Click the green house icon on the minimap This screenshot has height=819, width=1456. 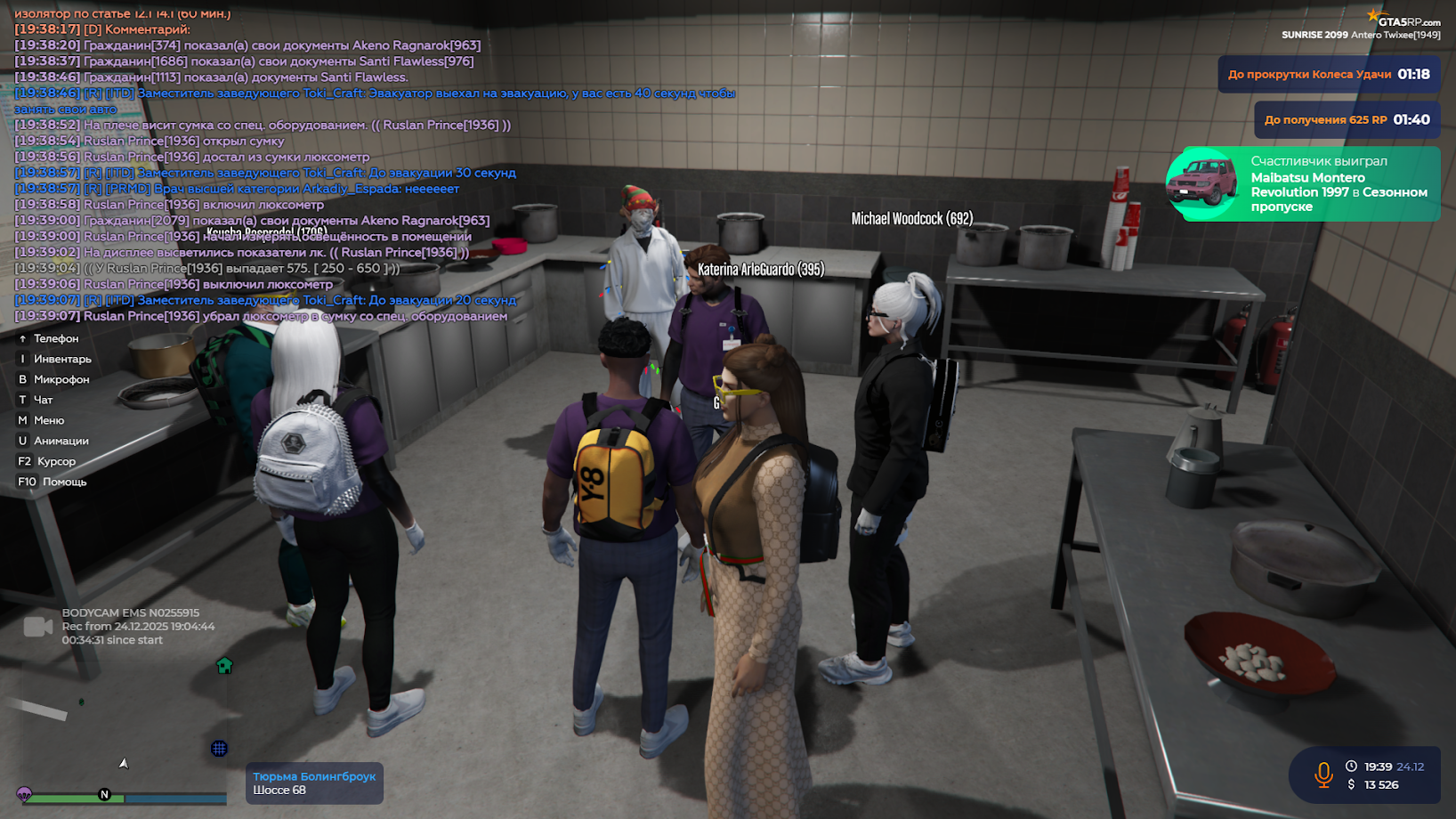[224, 666]
